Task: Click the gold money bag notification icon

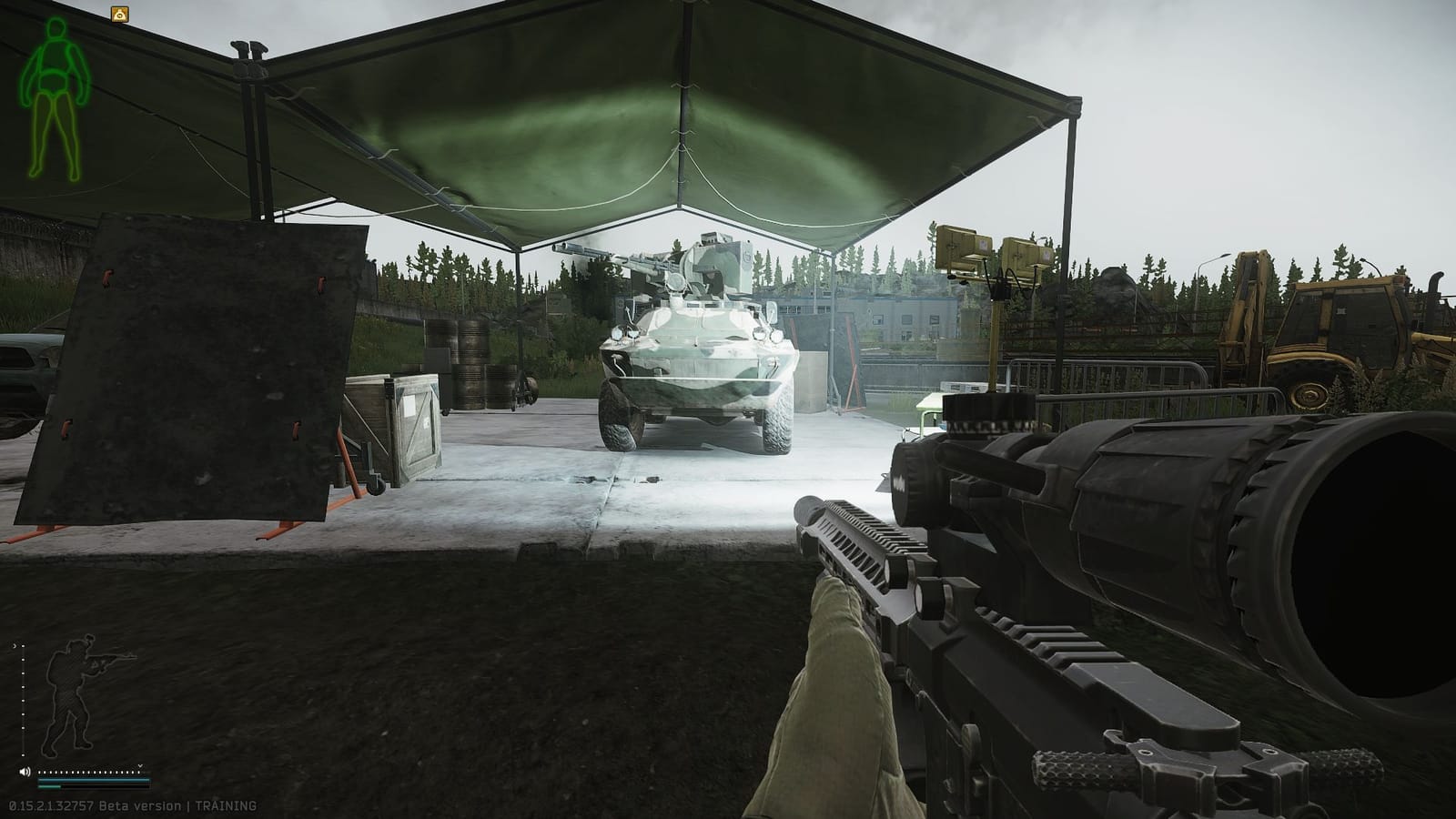Action: [119, 13]
